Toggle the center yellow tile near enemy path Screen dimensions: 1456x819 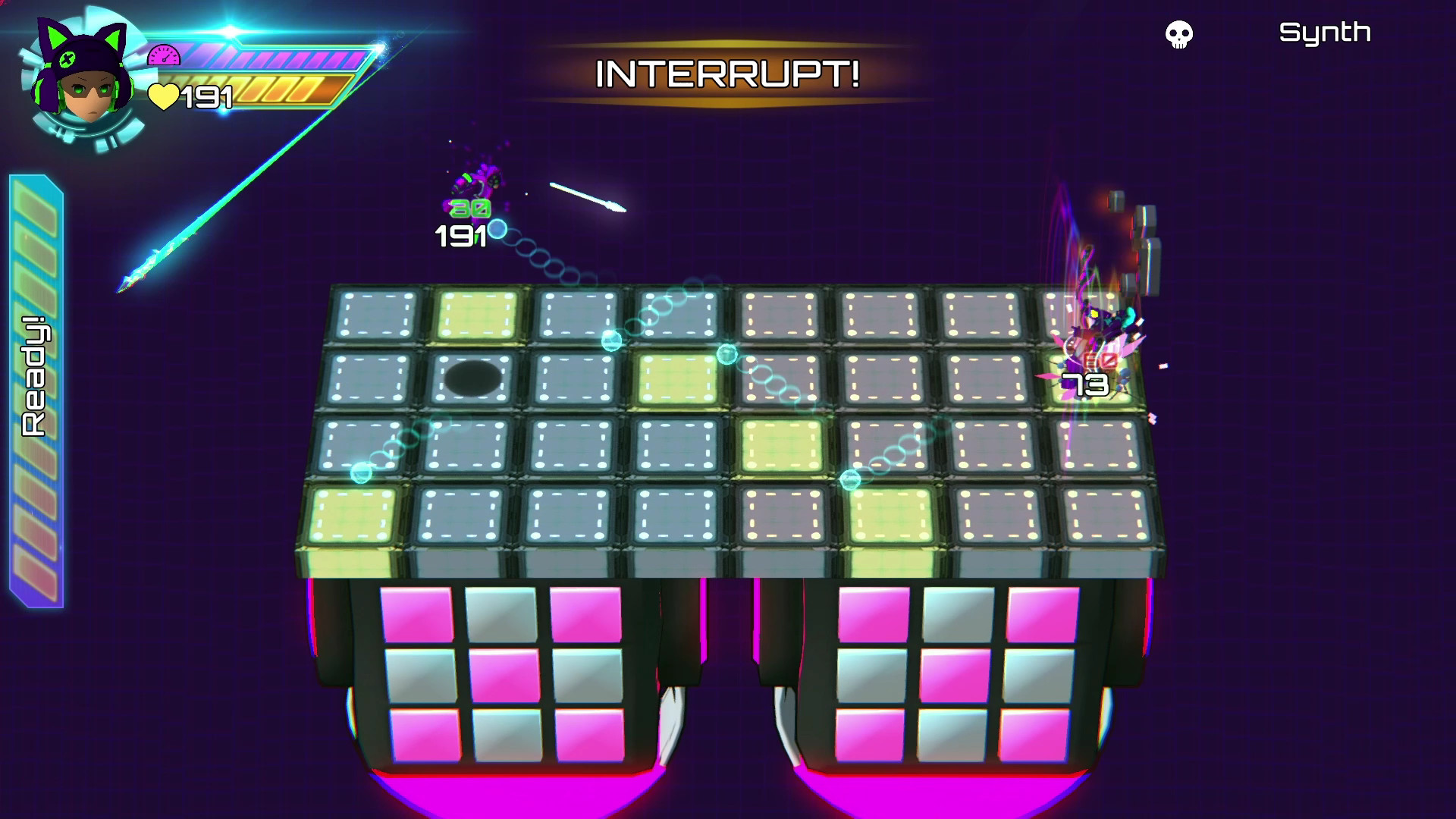(x=780, y=447)
